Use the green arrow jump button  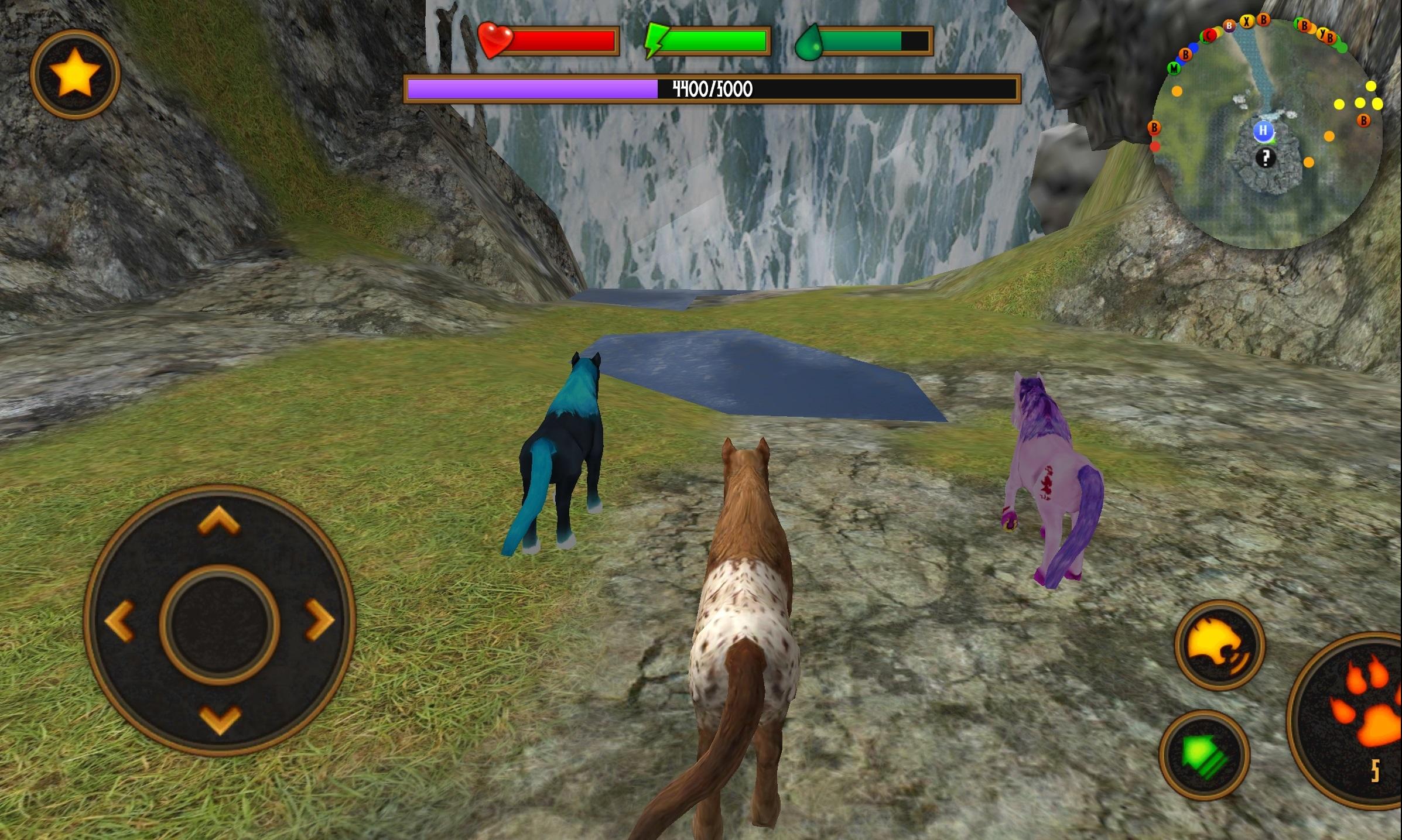1204,755
